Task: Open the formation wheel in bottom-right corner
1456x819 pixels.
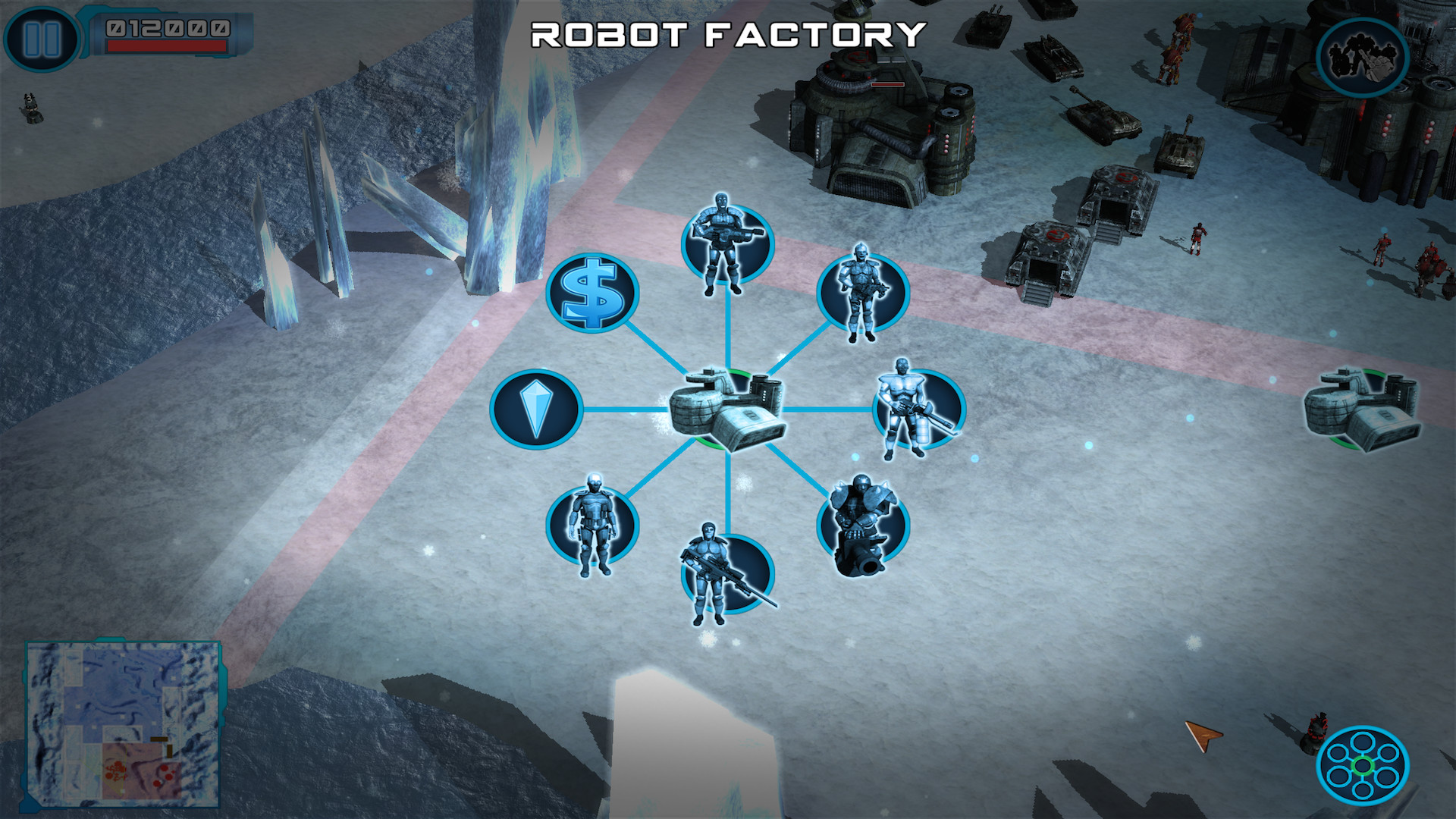Action: [x=1365, y=766]
